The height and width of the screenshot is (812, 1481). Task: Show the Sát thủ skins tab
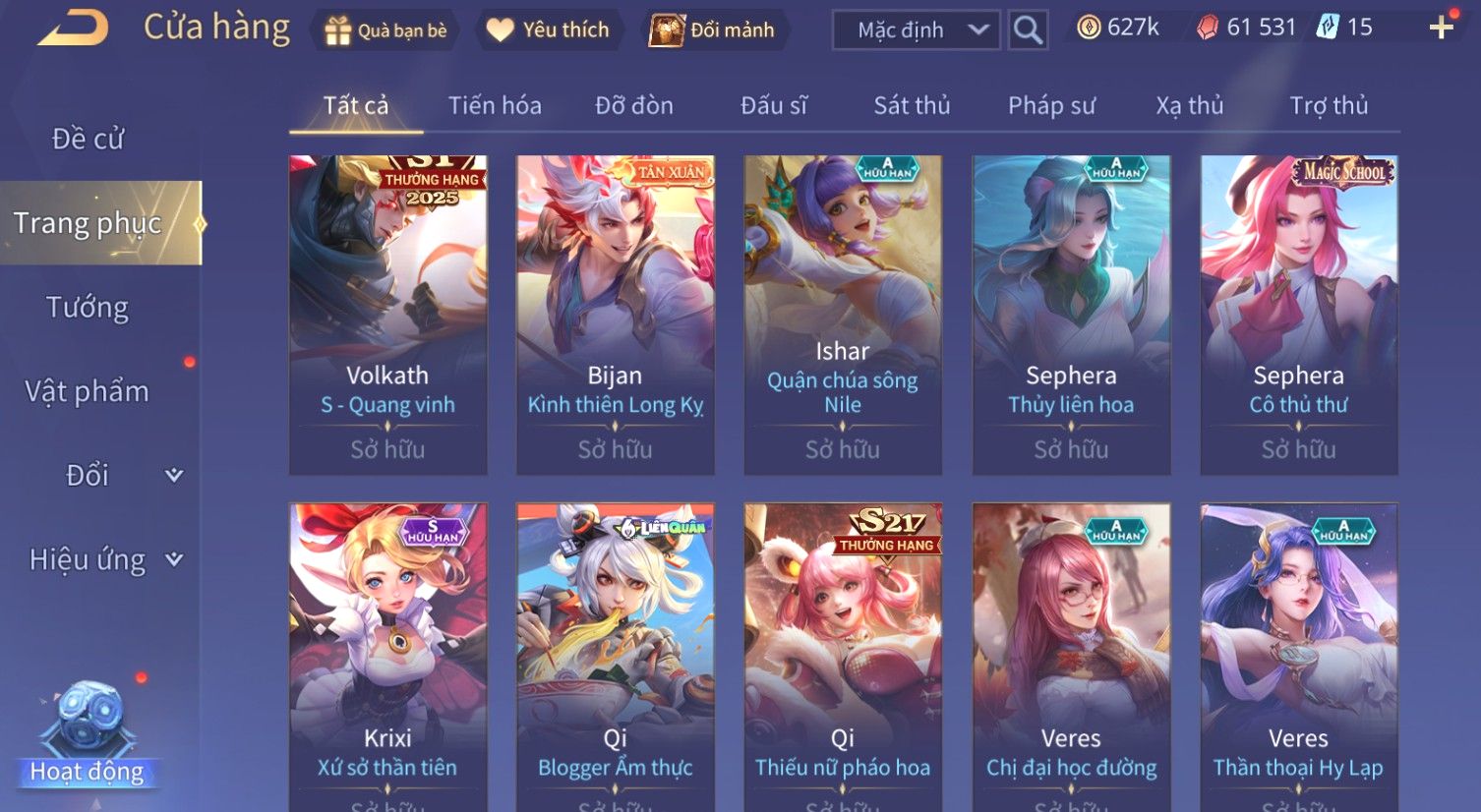(912, 105)
